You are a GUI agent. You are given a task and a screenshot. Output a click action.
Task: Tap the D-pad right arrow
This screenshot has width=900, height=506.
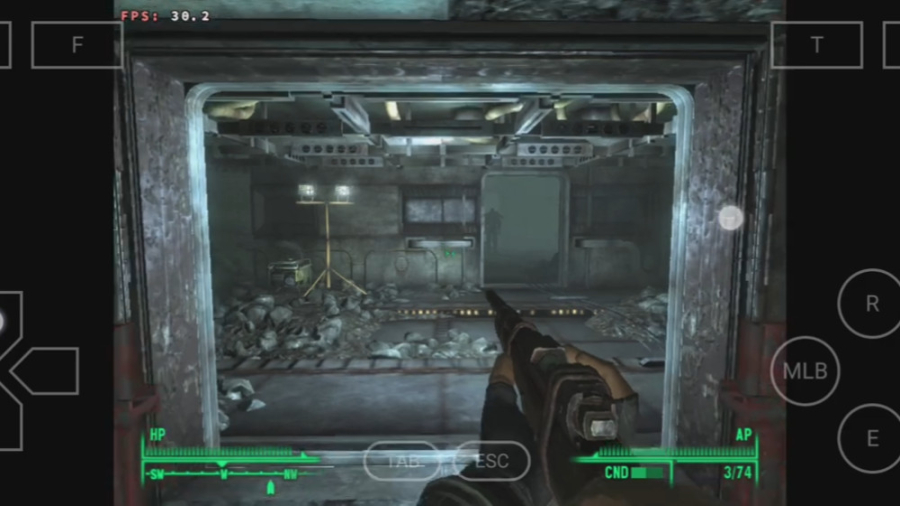coord(48,371)
